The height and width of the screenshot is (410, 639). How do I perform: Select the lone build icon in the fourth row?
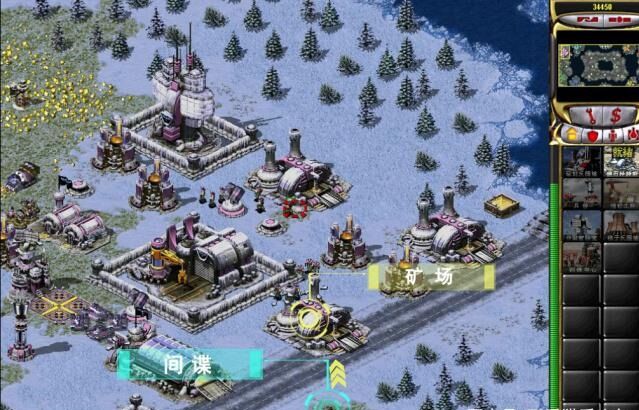582,257
